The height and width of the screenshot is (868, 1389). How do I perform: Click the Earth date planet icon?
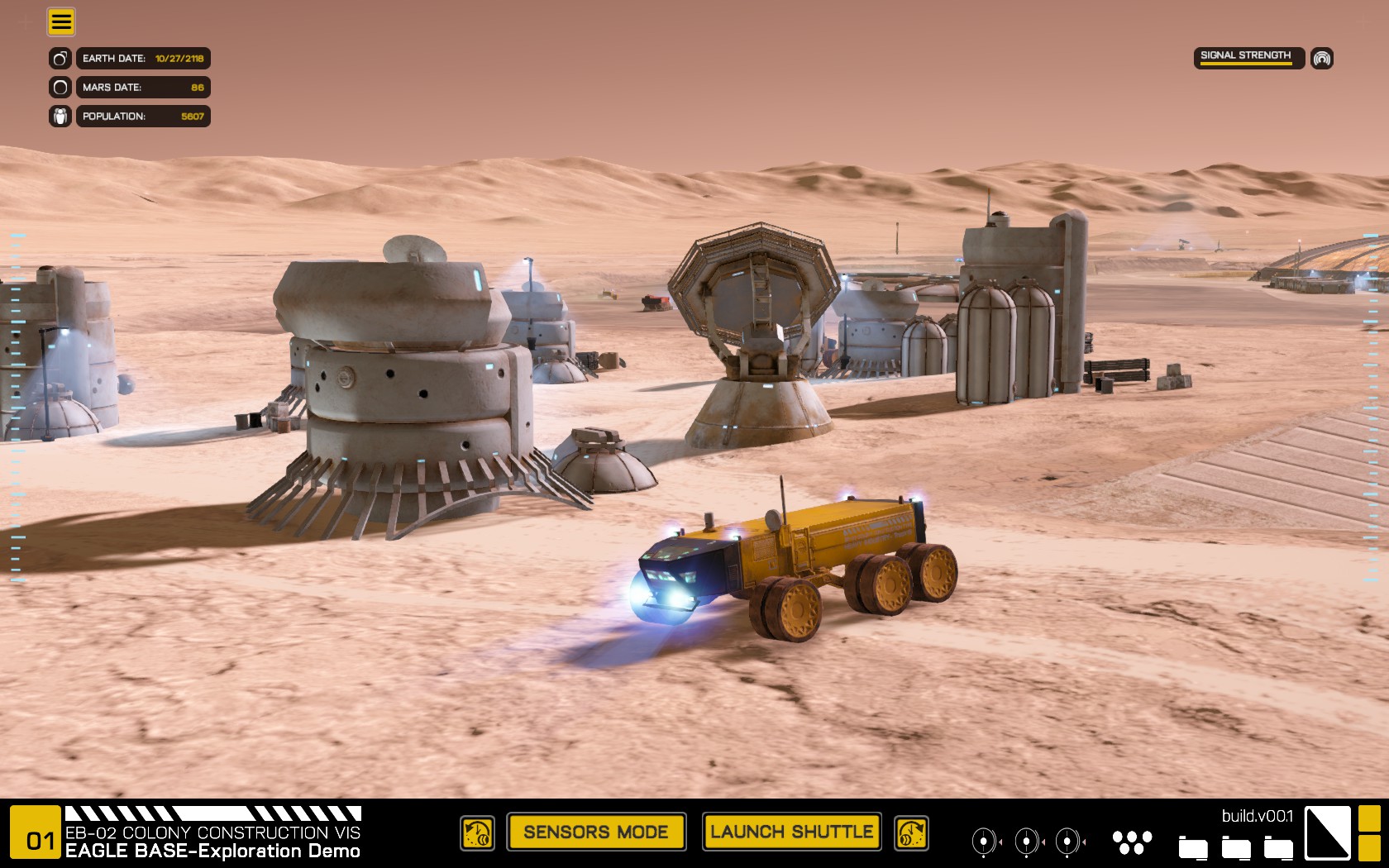coord(60,59)
